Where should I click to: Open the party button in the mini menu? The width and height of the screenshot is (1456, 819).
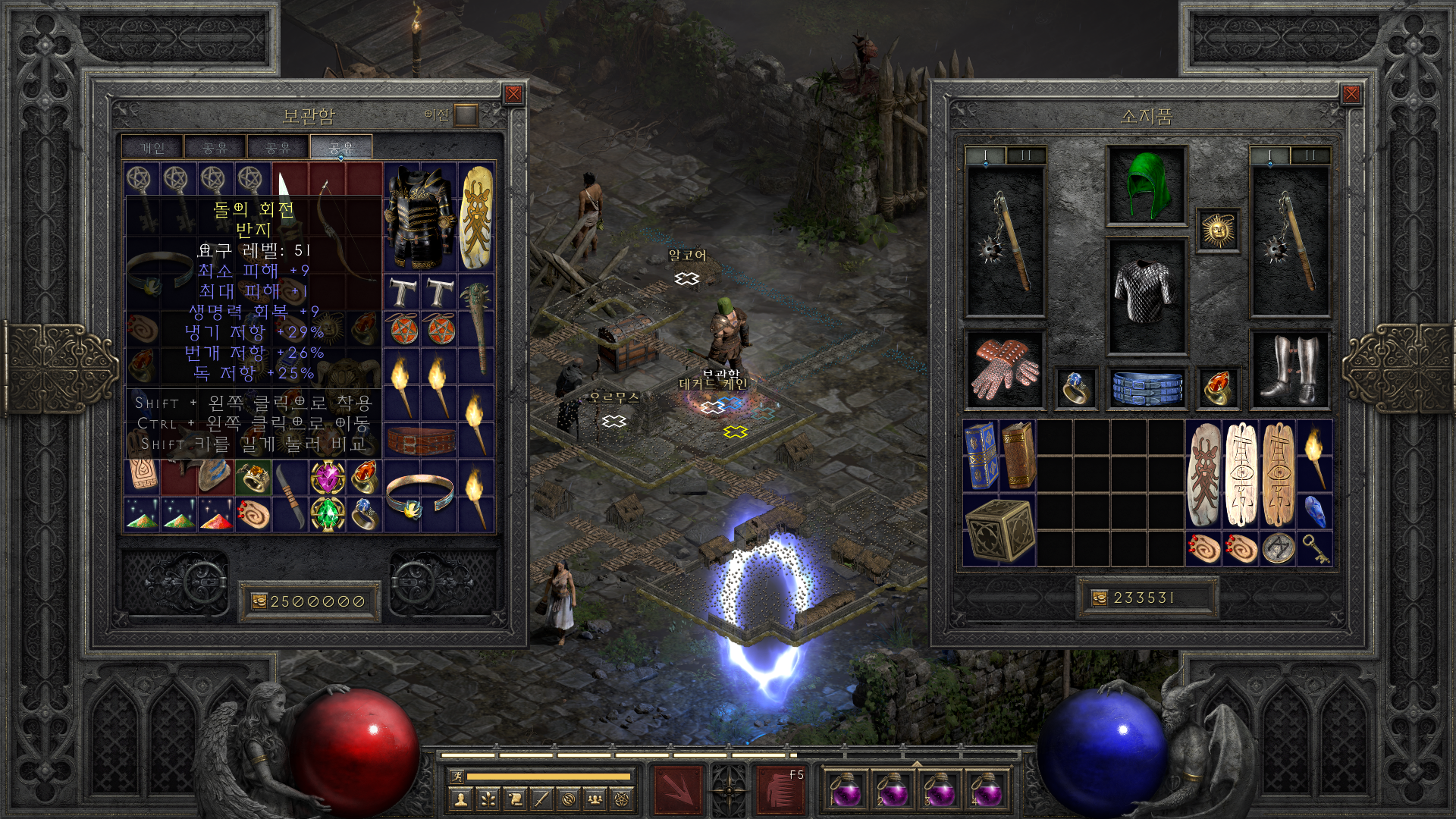pos(595,799)
